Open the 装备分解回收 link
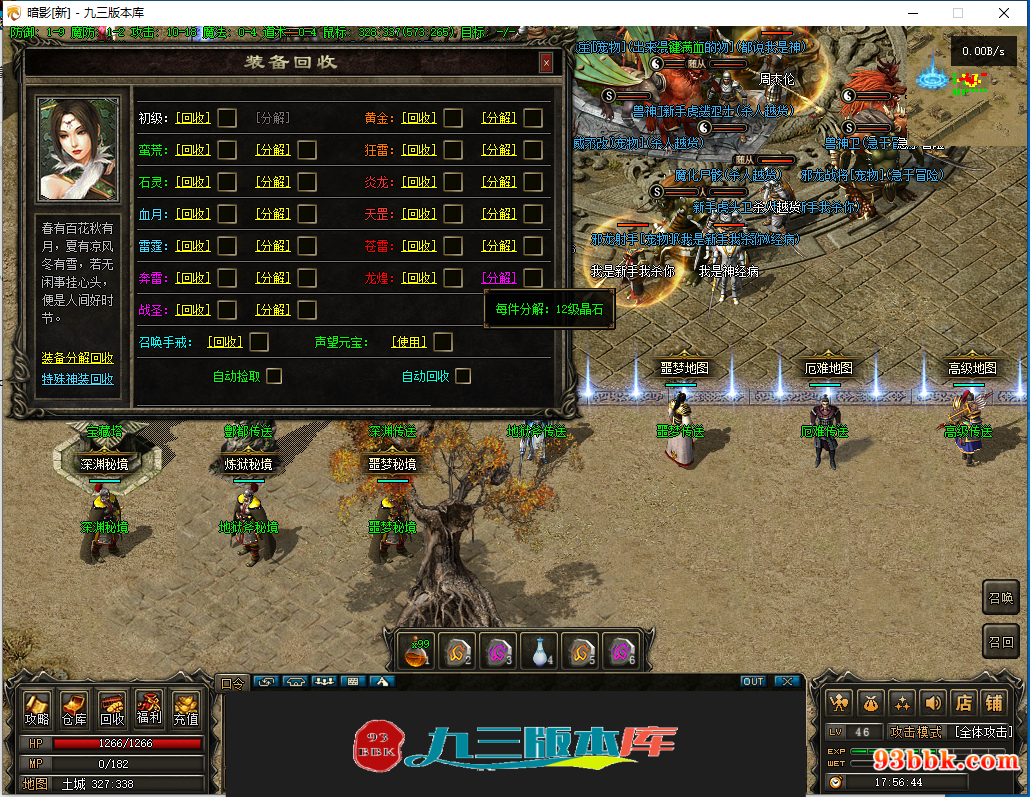 pos(77,358)
